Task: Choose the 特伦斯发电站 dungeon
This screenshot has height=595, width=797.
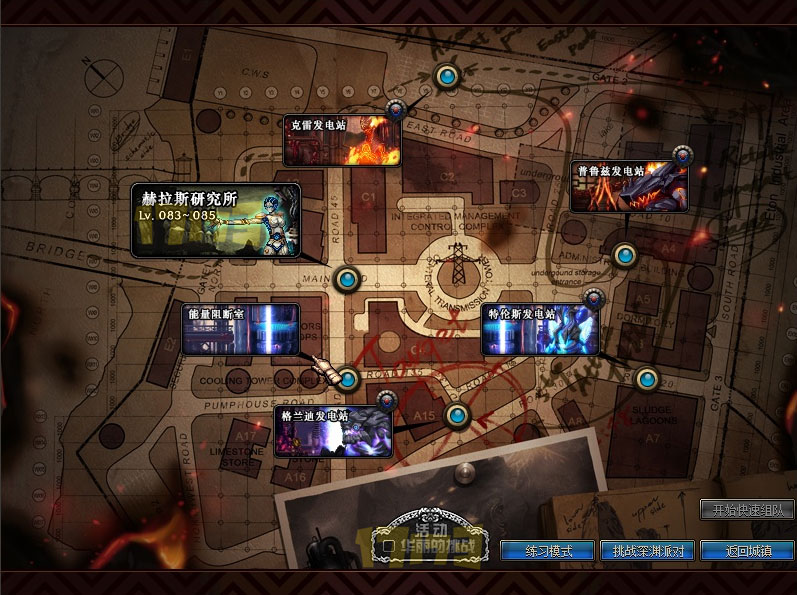Action: pyautogui.click(x=540, y=331)
